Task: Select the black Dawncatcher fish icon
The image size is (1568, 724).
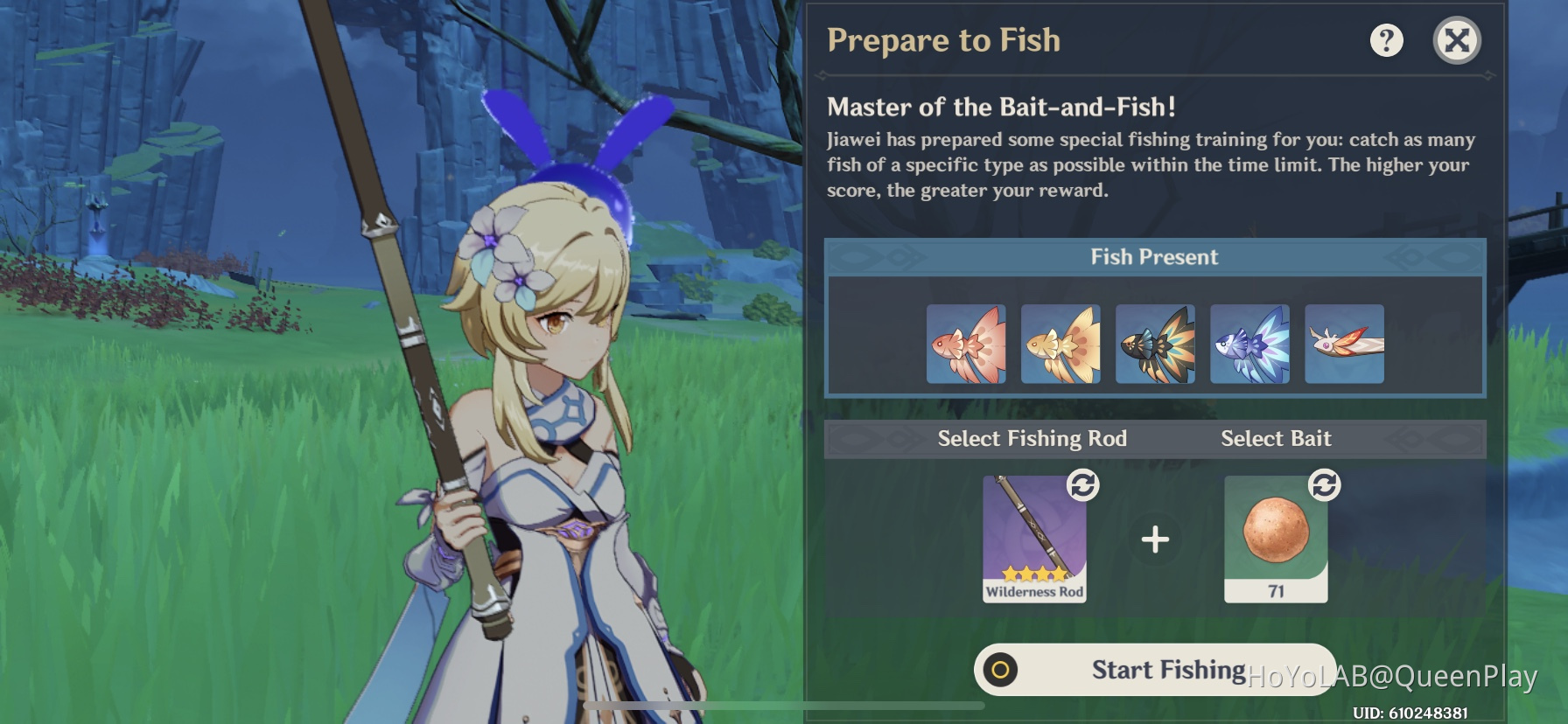Action: (x=1155, y=343)
